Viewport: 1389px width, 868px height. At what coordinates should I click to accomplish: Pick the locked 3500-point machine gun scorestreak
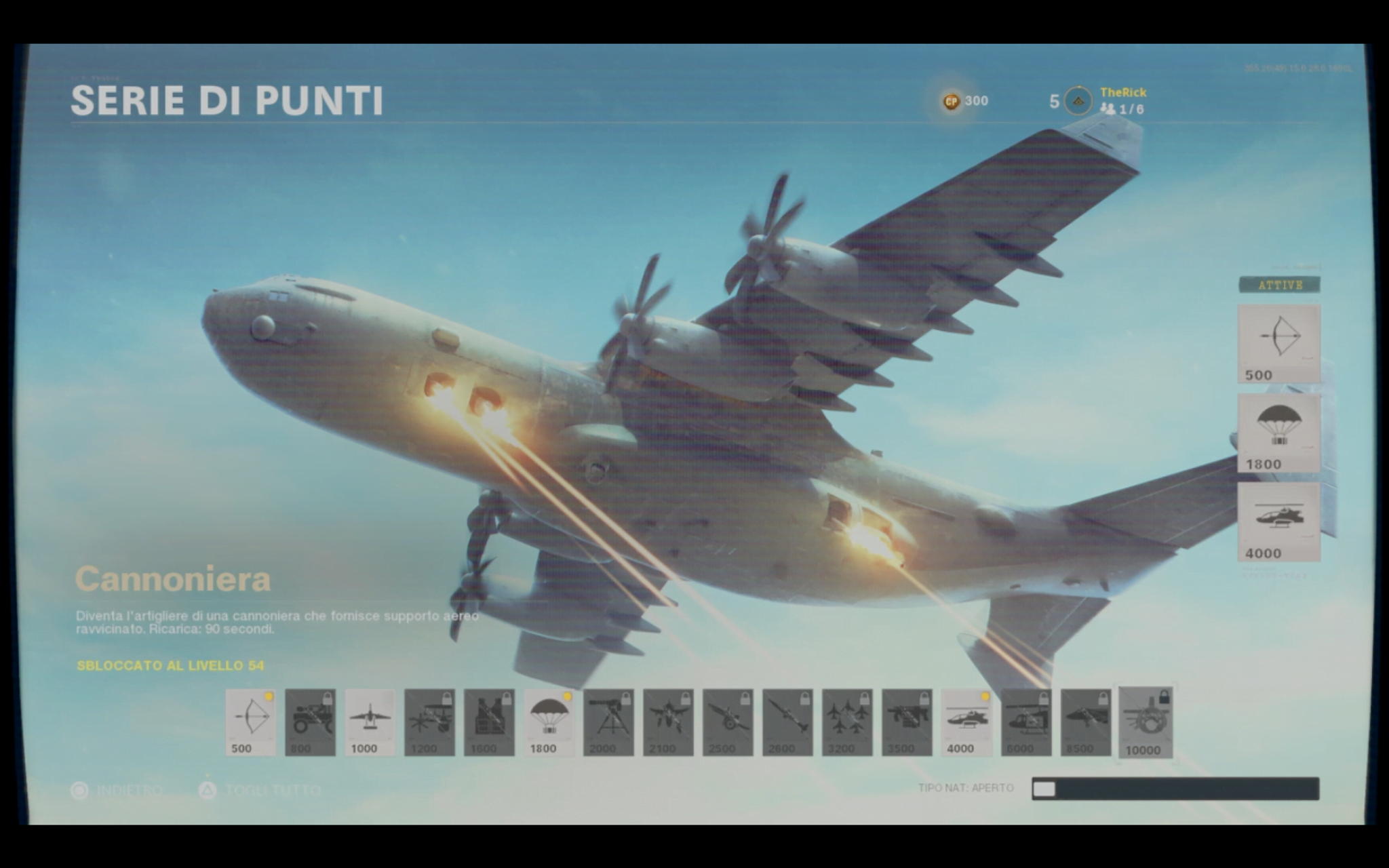tap(907, 722)
